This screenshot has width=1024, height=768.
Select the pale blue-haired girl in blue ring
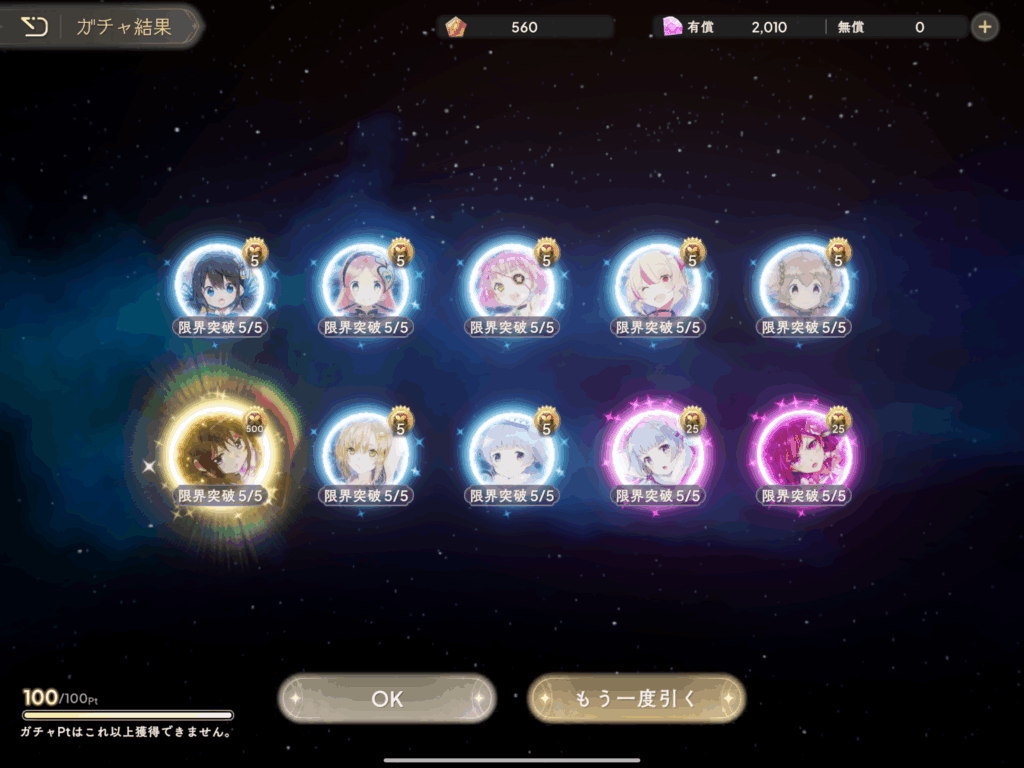coord(512,452)
